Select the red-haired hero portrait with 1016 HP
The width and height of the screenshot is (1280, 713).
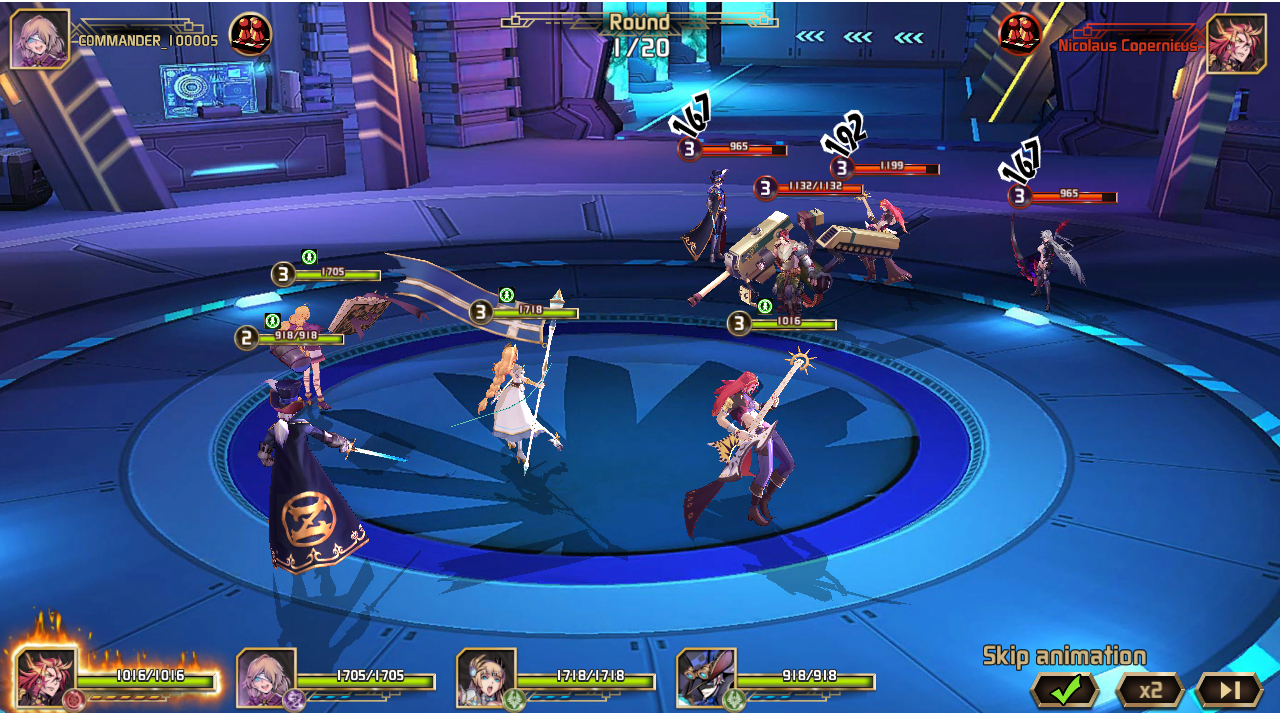[x=46, y=677]
